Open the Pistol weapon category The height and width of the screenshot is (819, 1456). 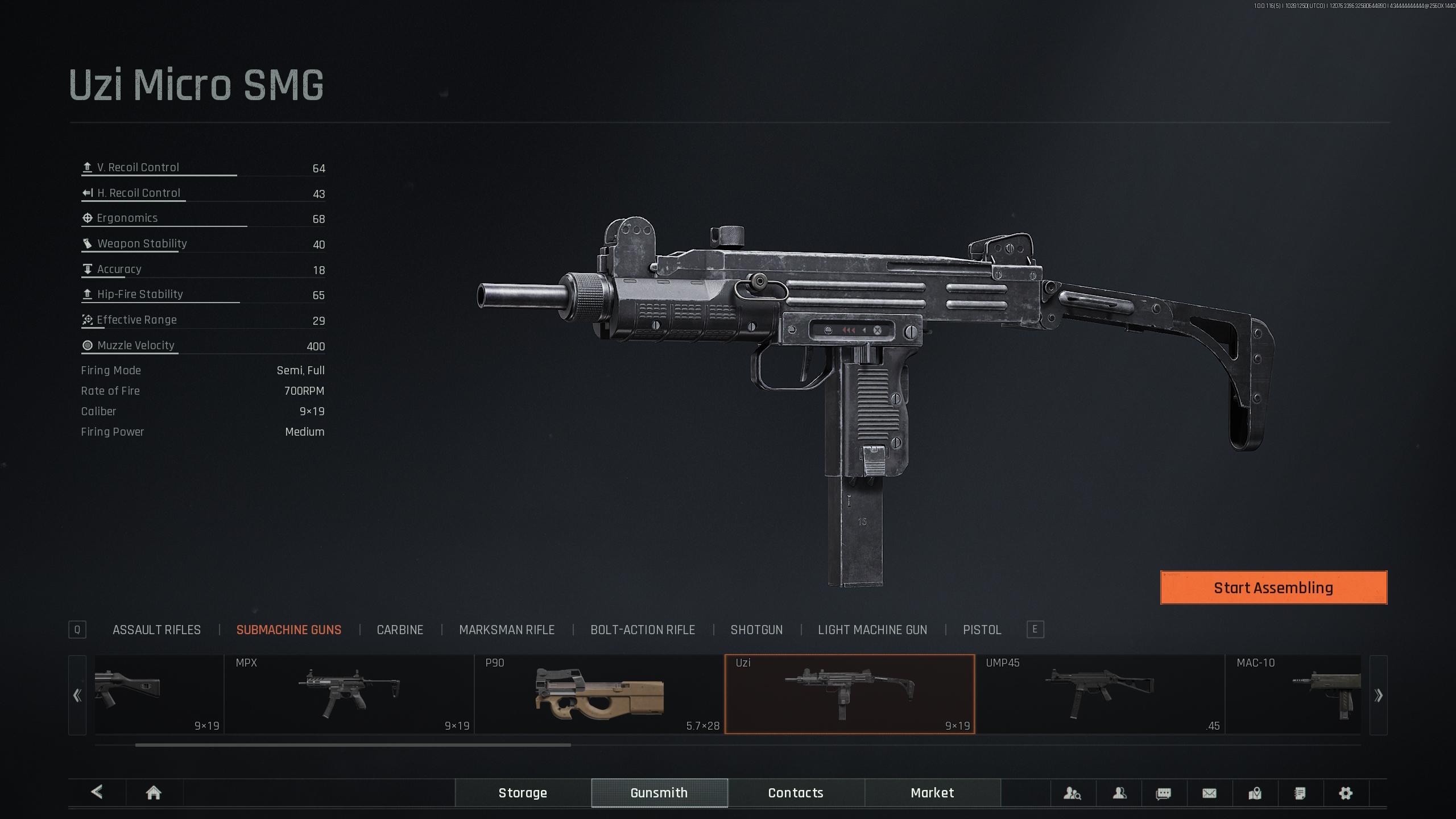coord(982,630)
